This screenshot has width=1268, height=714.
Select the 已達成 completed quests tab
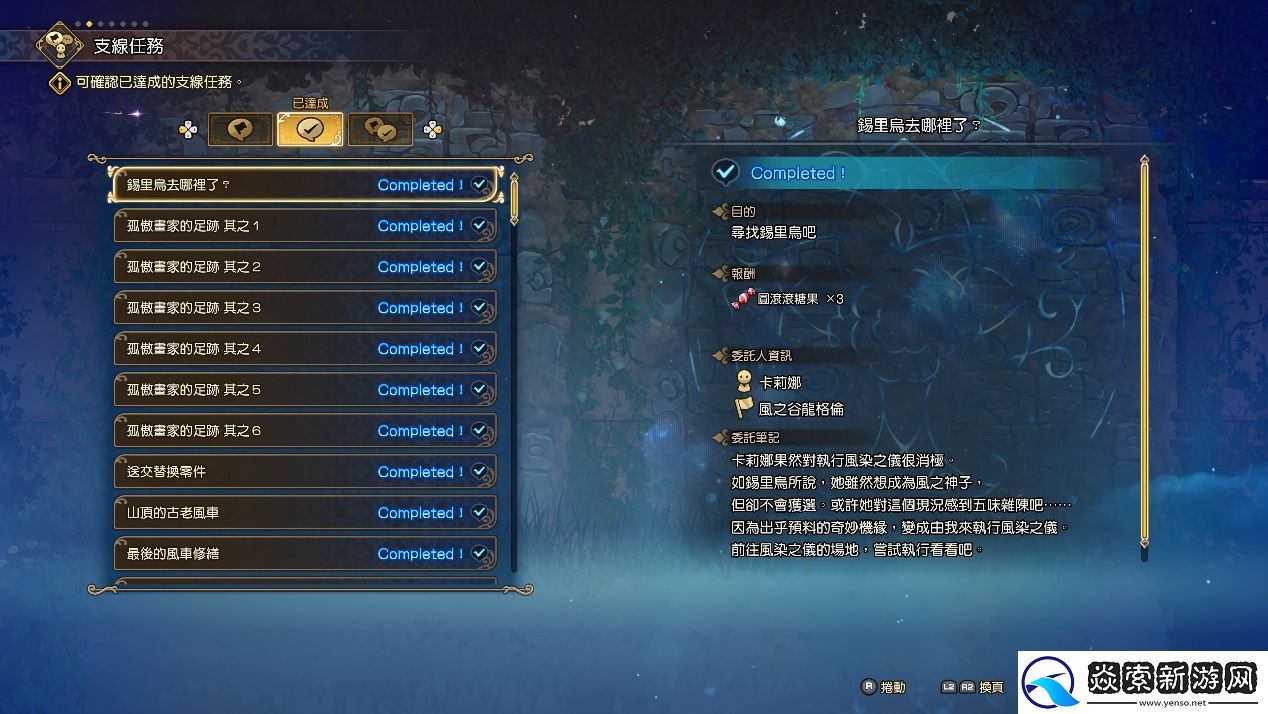tap(310, 129)
